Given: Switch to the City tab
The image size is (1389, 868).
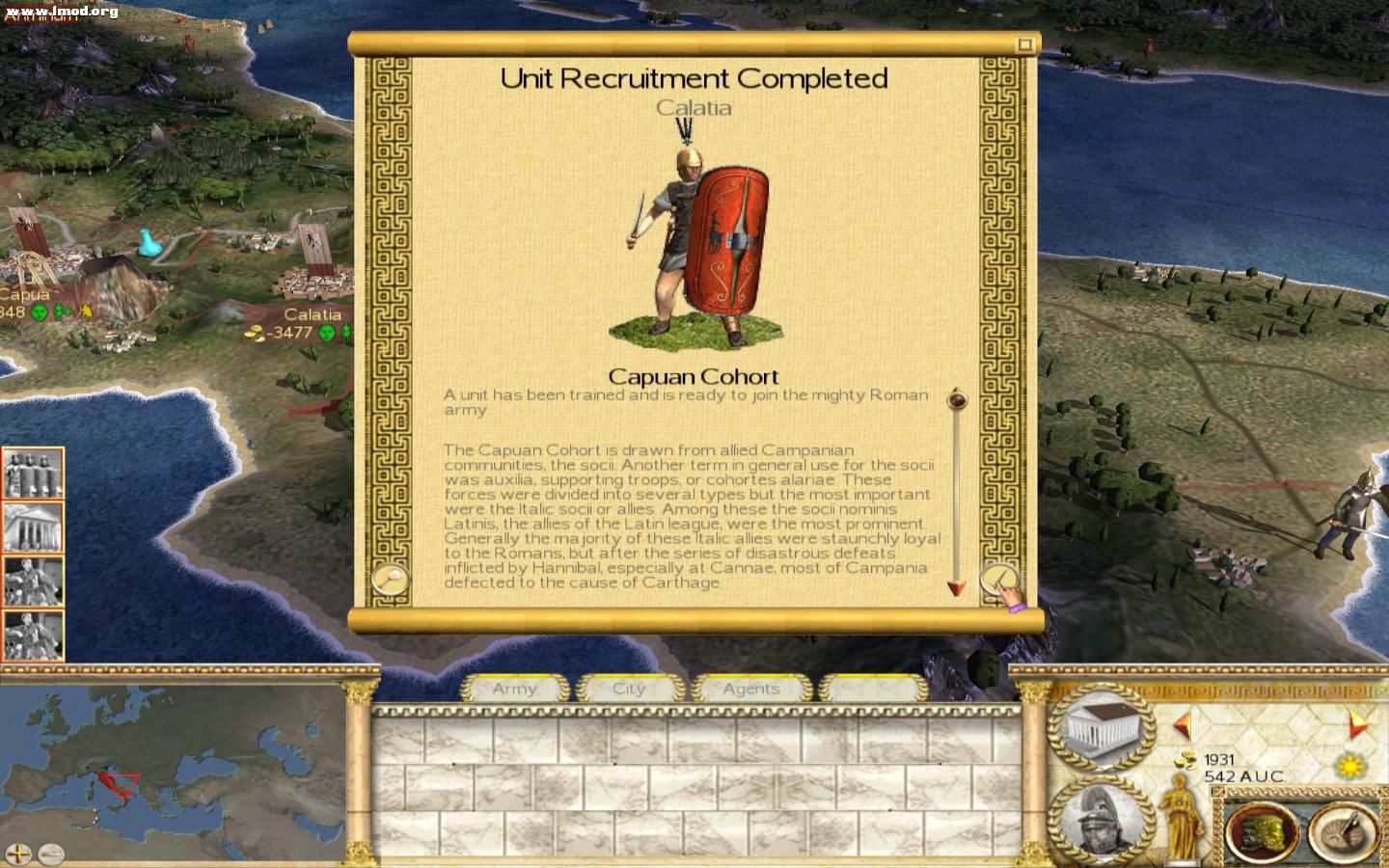Looking at the screenshot, I should click(629, 689).
